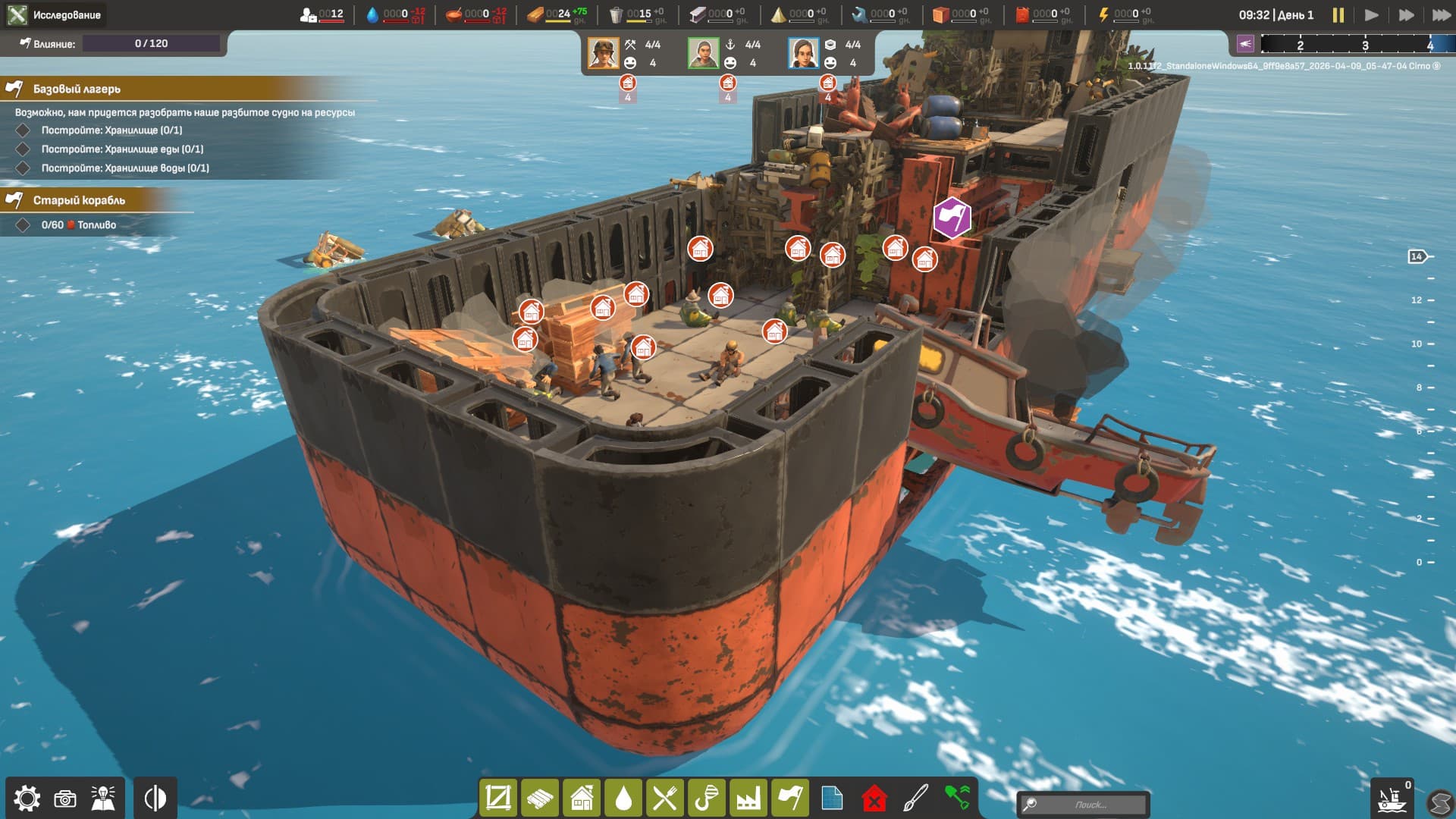Open the gear settings menu
Image resolution: width=1456 pixels, height=819 pixels.
(x=27, y=799)
